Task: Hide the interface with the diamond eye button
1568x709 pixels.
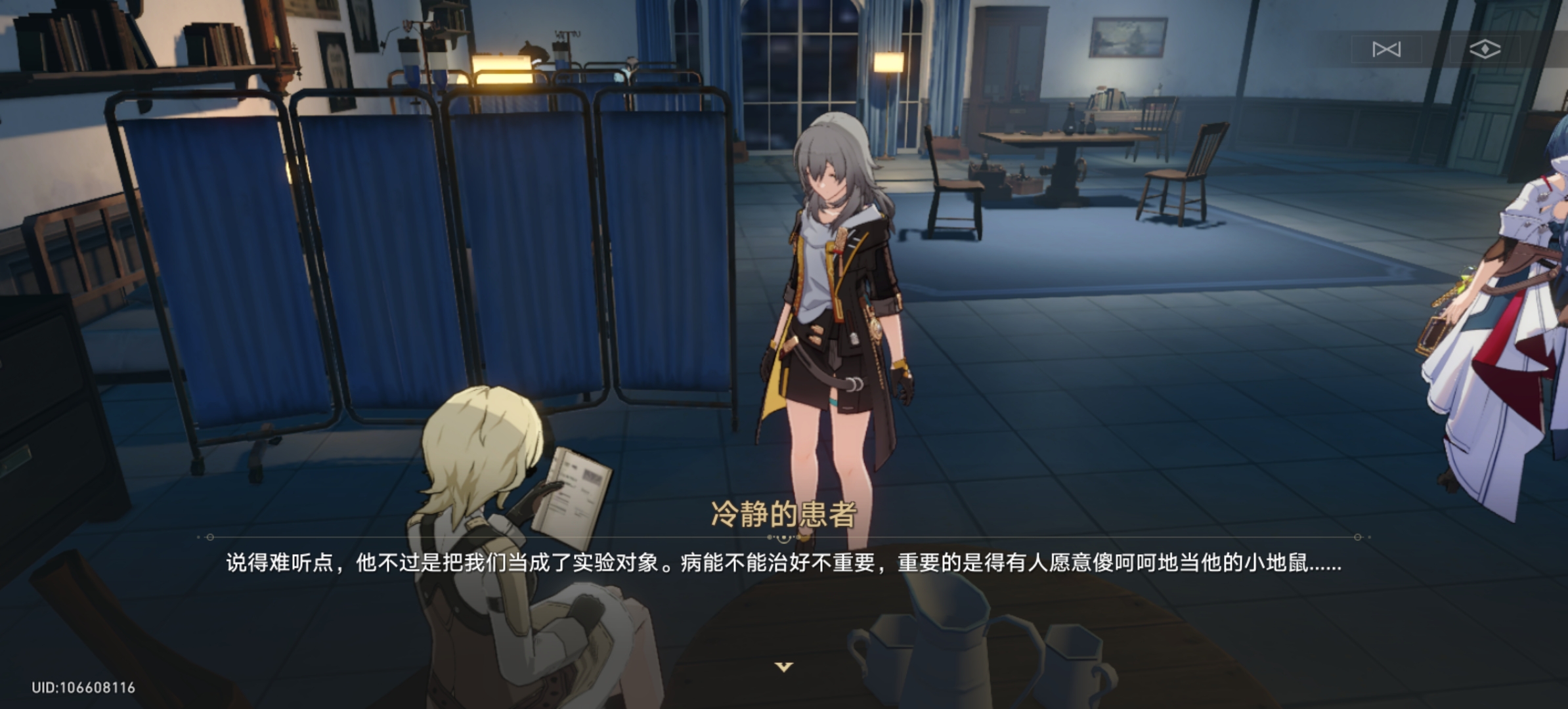Action: tap(1485, 49)
